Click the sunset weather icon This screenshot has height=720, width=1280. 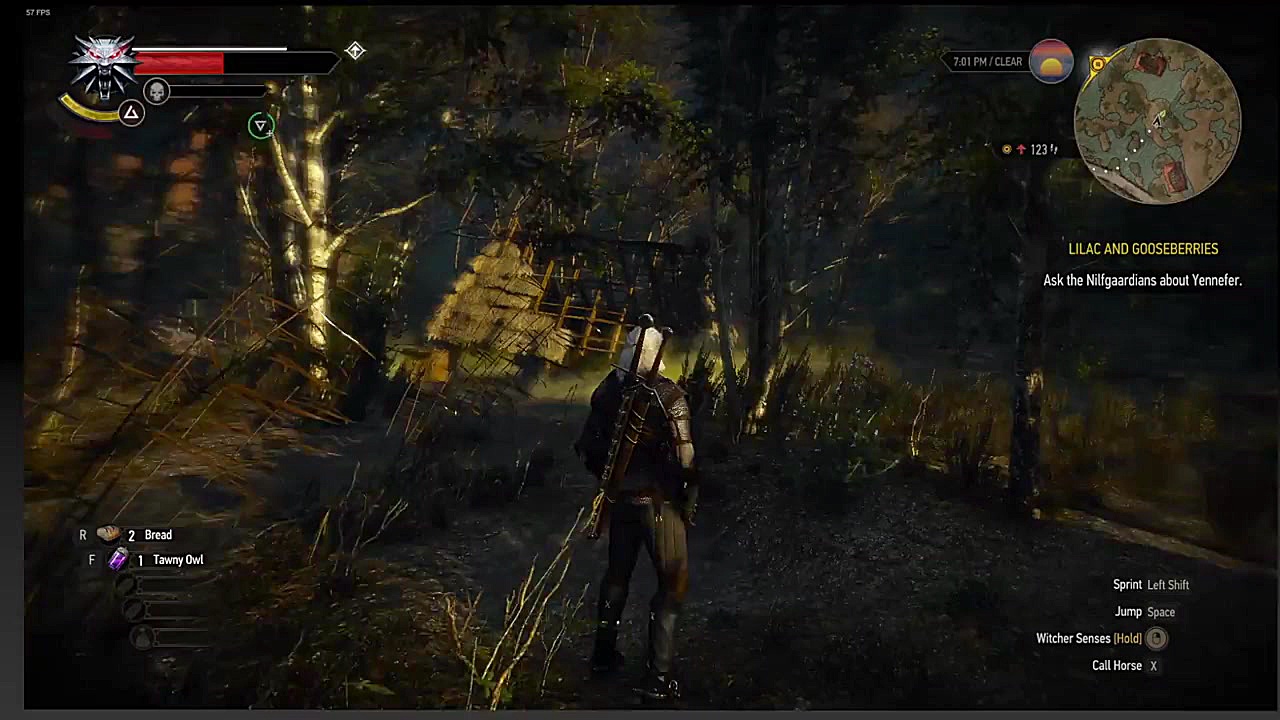click(1051, 62)
